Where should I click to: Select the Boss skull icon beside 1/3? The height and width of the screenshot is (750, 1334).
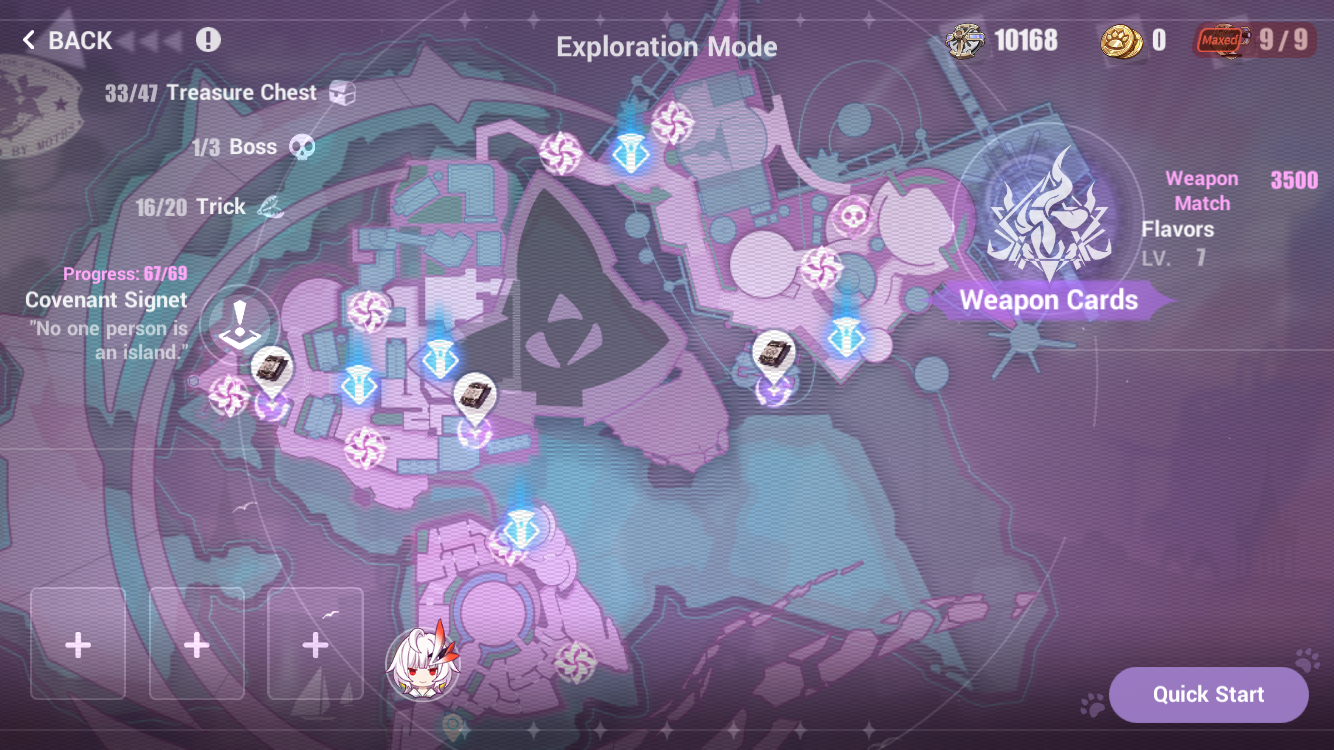pos(302,146)
